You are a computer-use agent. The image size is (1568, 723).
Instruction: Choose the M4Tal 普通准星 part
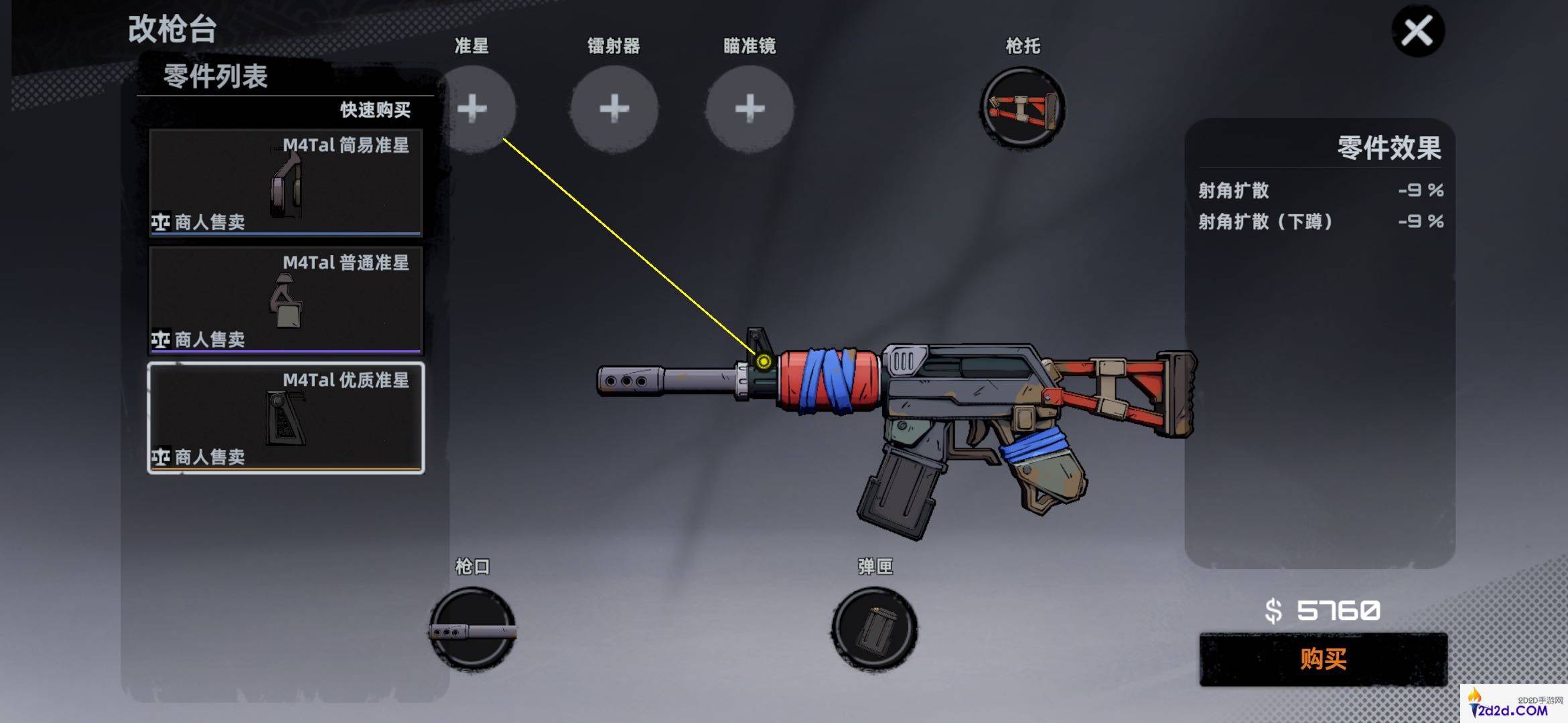285,300
